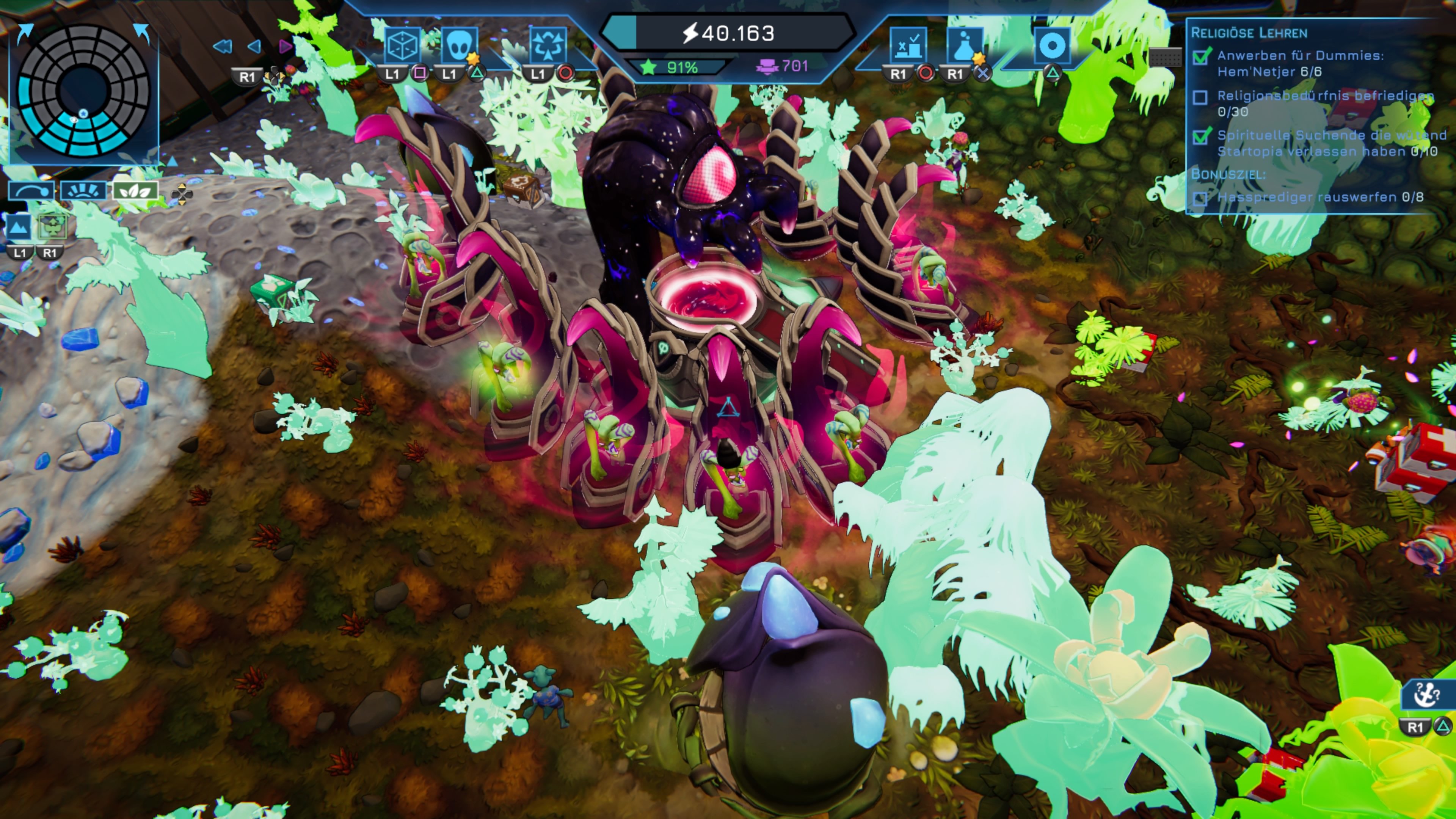Open the research flask icon
1456x819 pixels.
point(964,45)
